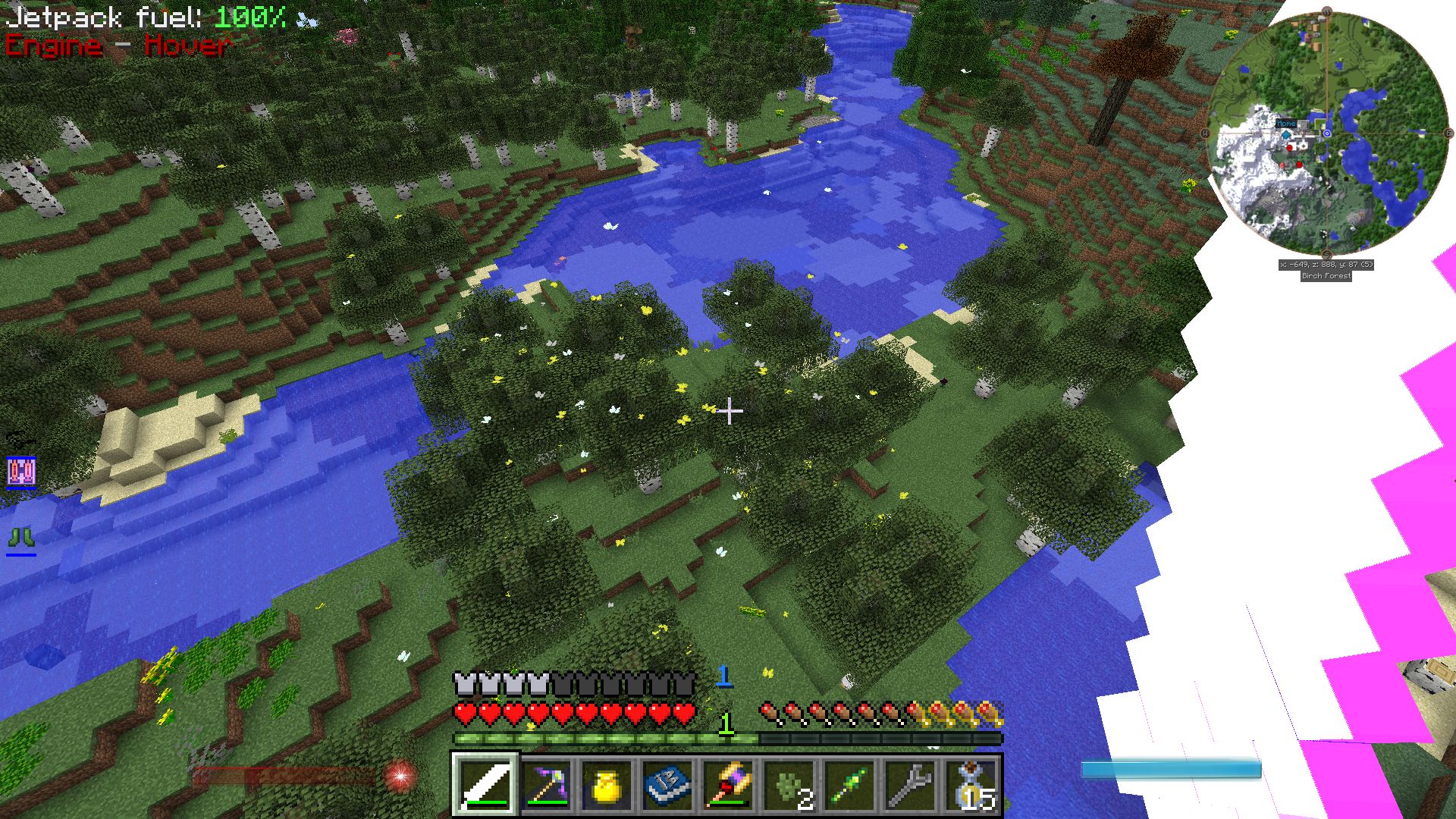Equip the purple-and-gold hammer tool slot
This screenshot has height=819, width=1456.
click(728, 785)
